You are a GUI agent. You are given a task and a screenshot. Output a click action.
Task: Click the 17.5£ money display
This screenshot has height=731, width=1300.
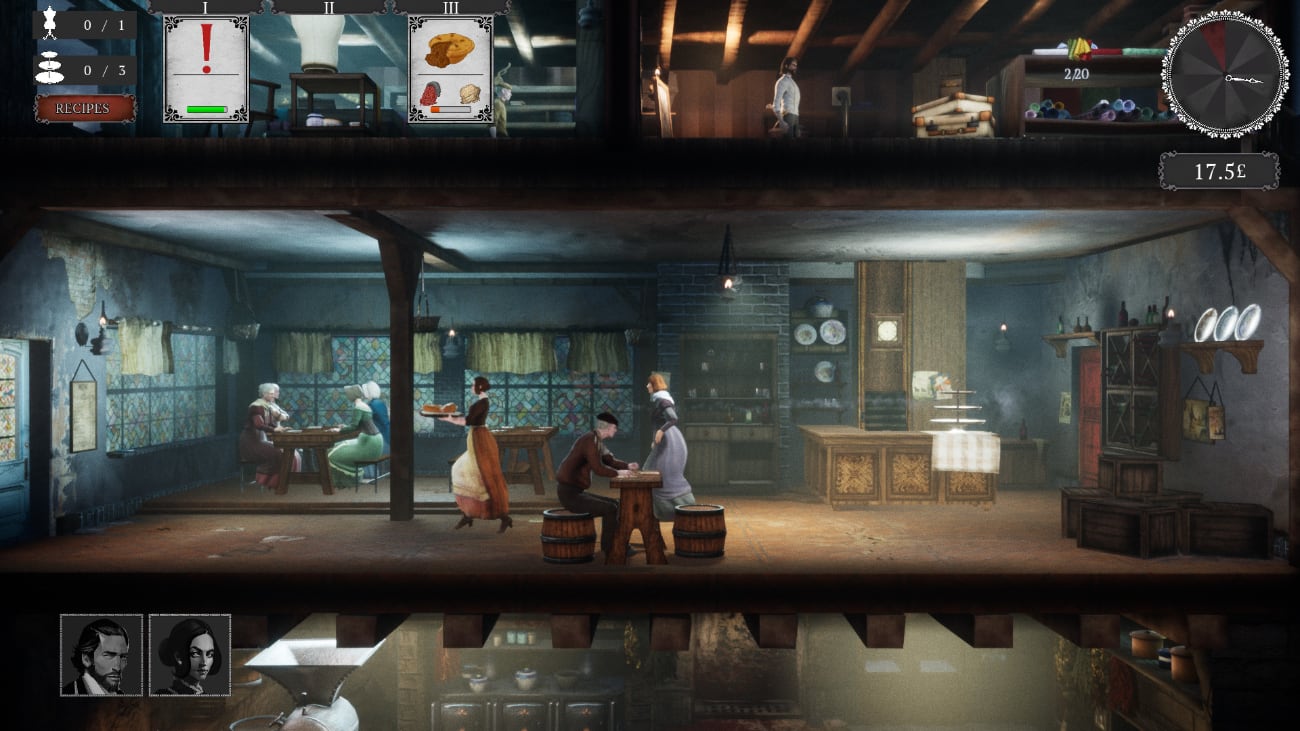(1222, 170)
